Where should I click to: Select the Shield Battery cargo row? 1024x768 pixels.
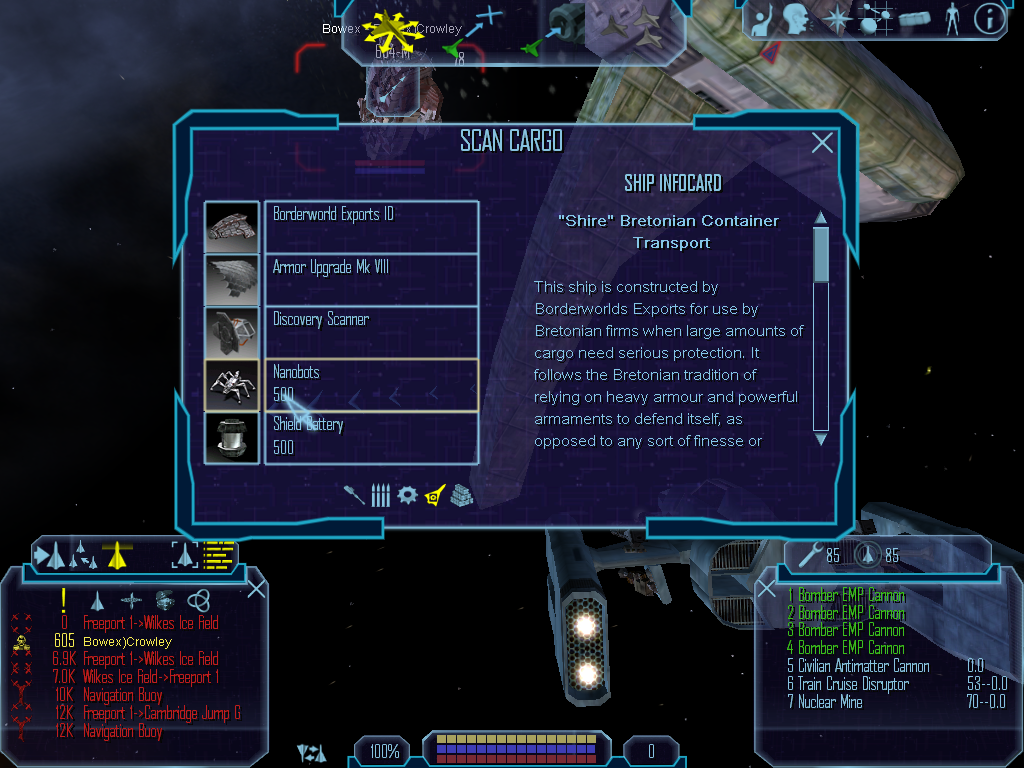pyautogui.click(x=370, y=437)
